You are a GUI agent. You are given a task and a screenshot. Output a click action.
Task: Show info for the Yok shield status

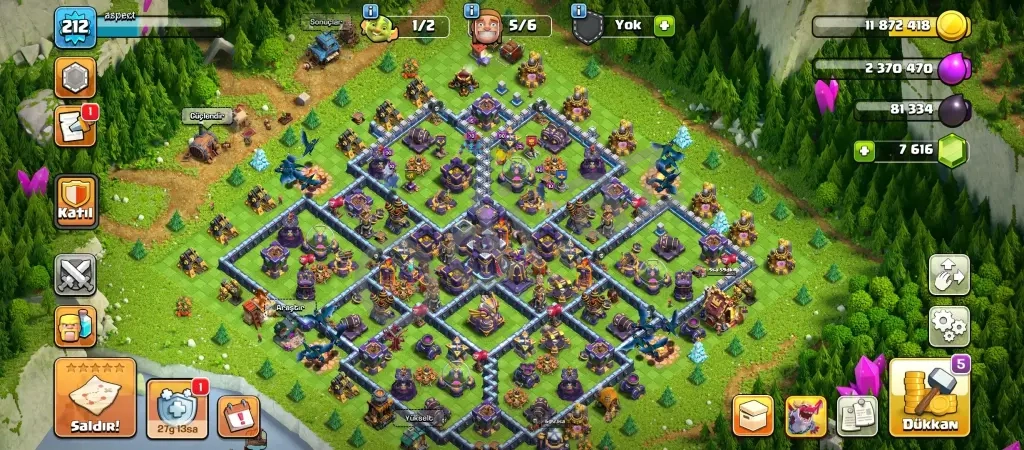[578, 11]
